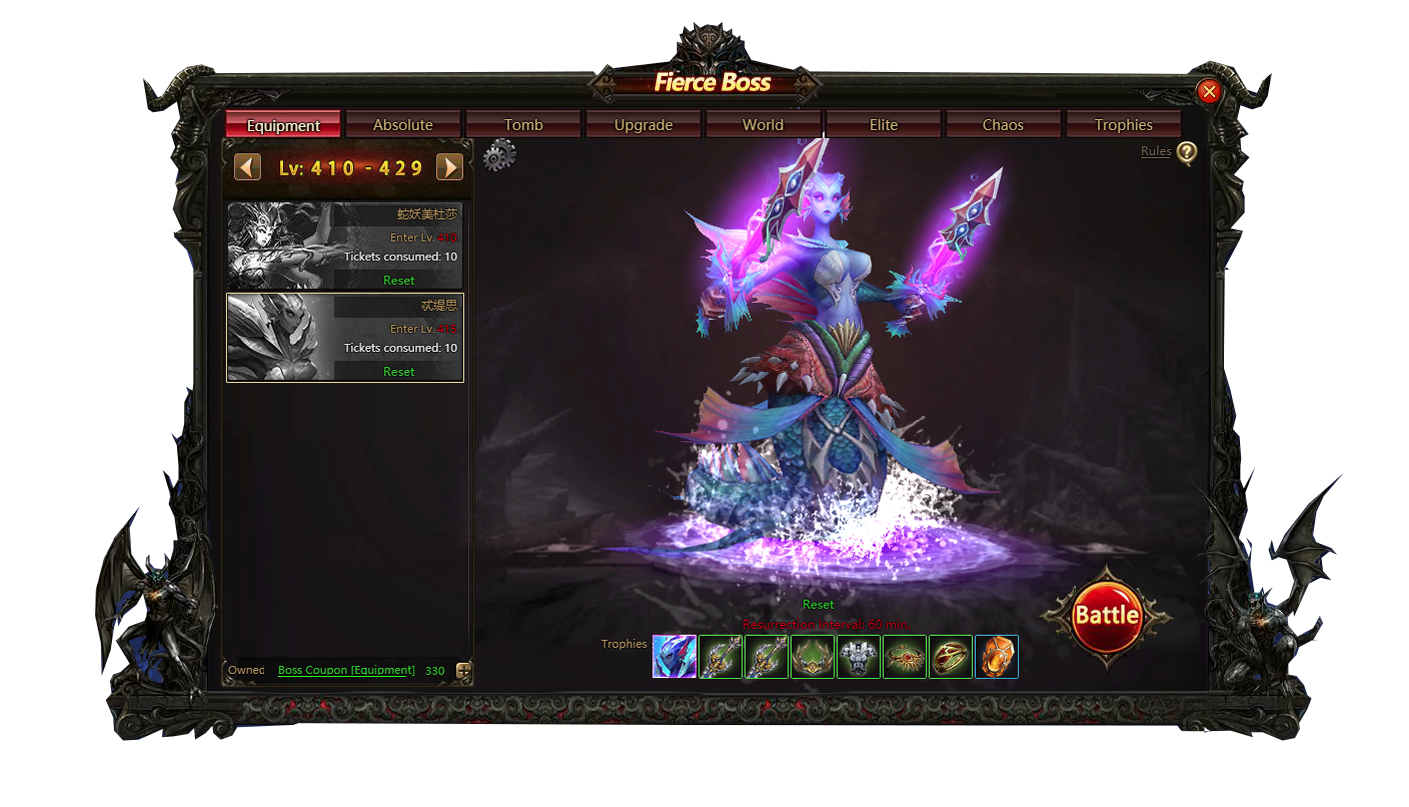The height and width of the screenshot is (807, 1409).
Task: Choose the Enter Lv. 415 boss entry
Action: (345, 337)
